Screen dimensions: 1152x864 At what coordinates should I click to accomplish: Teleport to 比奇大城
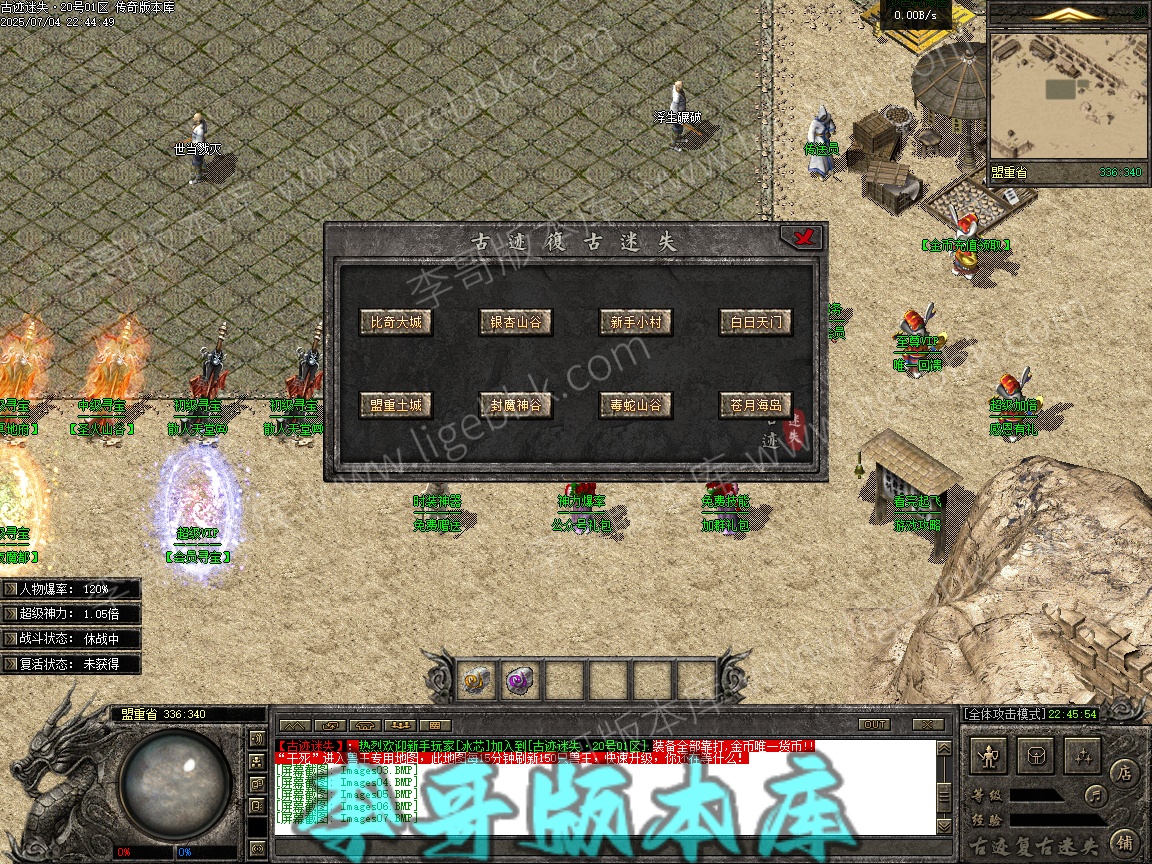(x=396, y=323)
